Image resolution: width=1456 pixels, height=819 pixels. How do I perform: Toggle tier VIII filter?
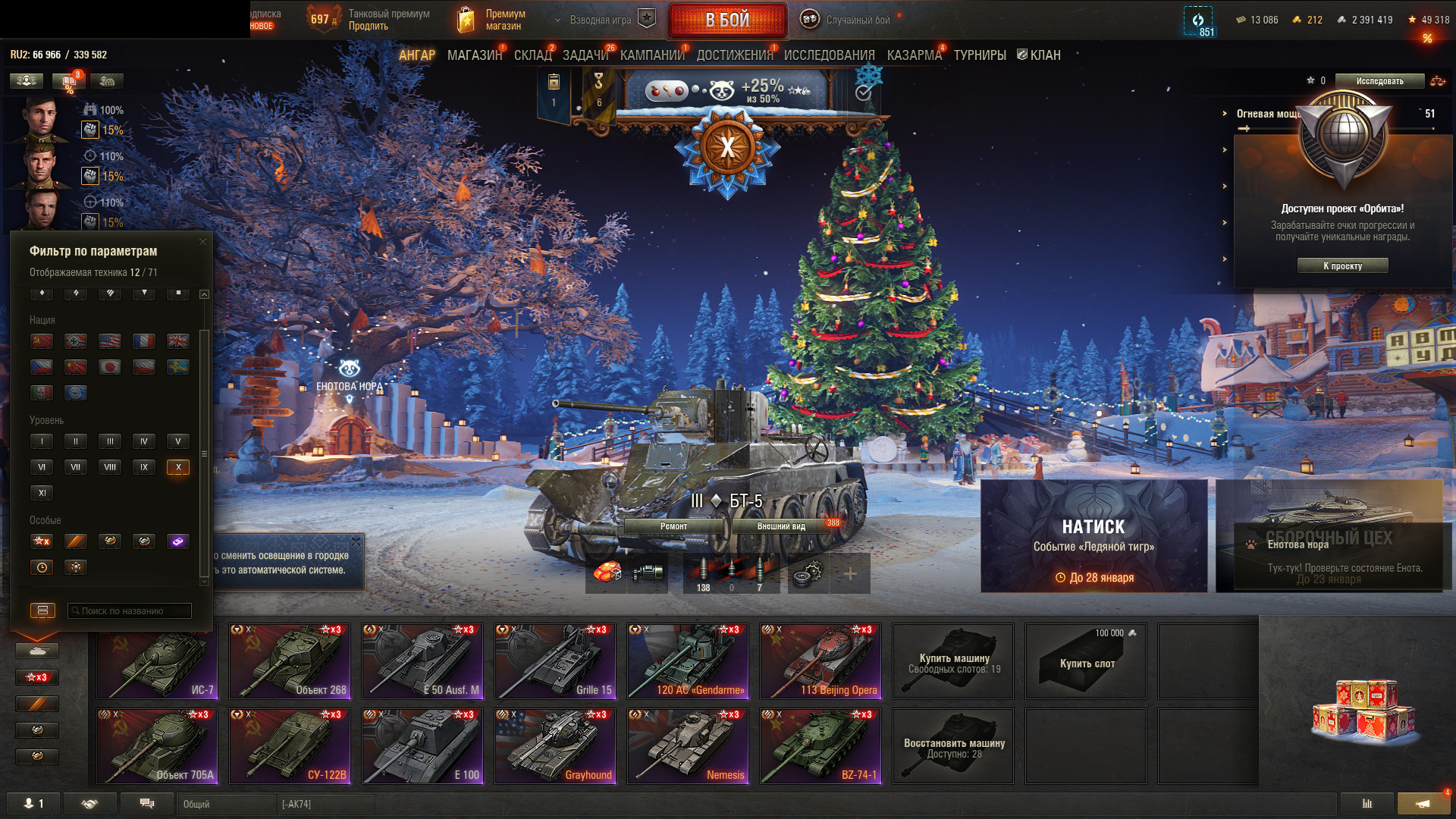110,467
